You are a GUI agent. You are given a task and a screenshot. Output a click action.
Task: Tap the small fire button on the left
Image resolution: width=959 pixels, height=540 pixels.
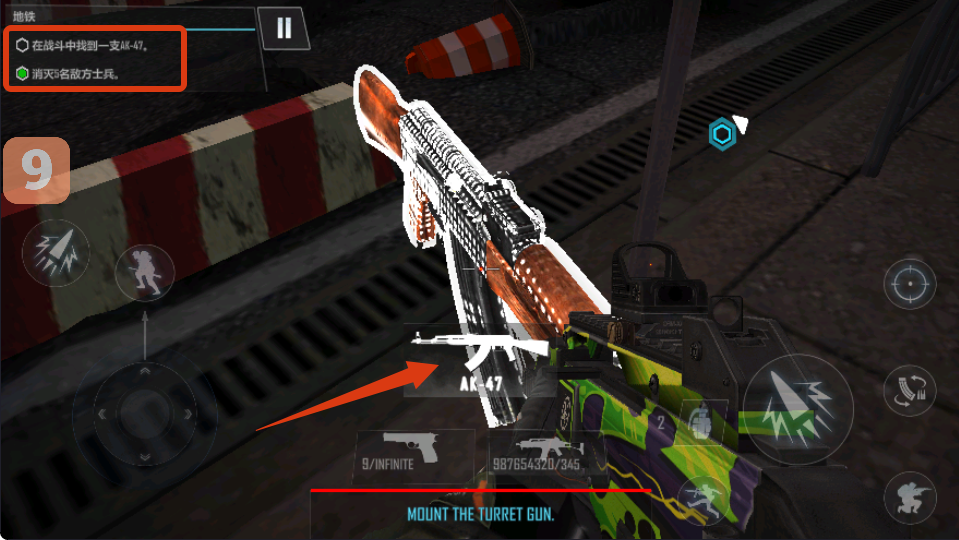56,254
